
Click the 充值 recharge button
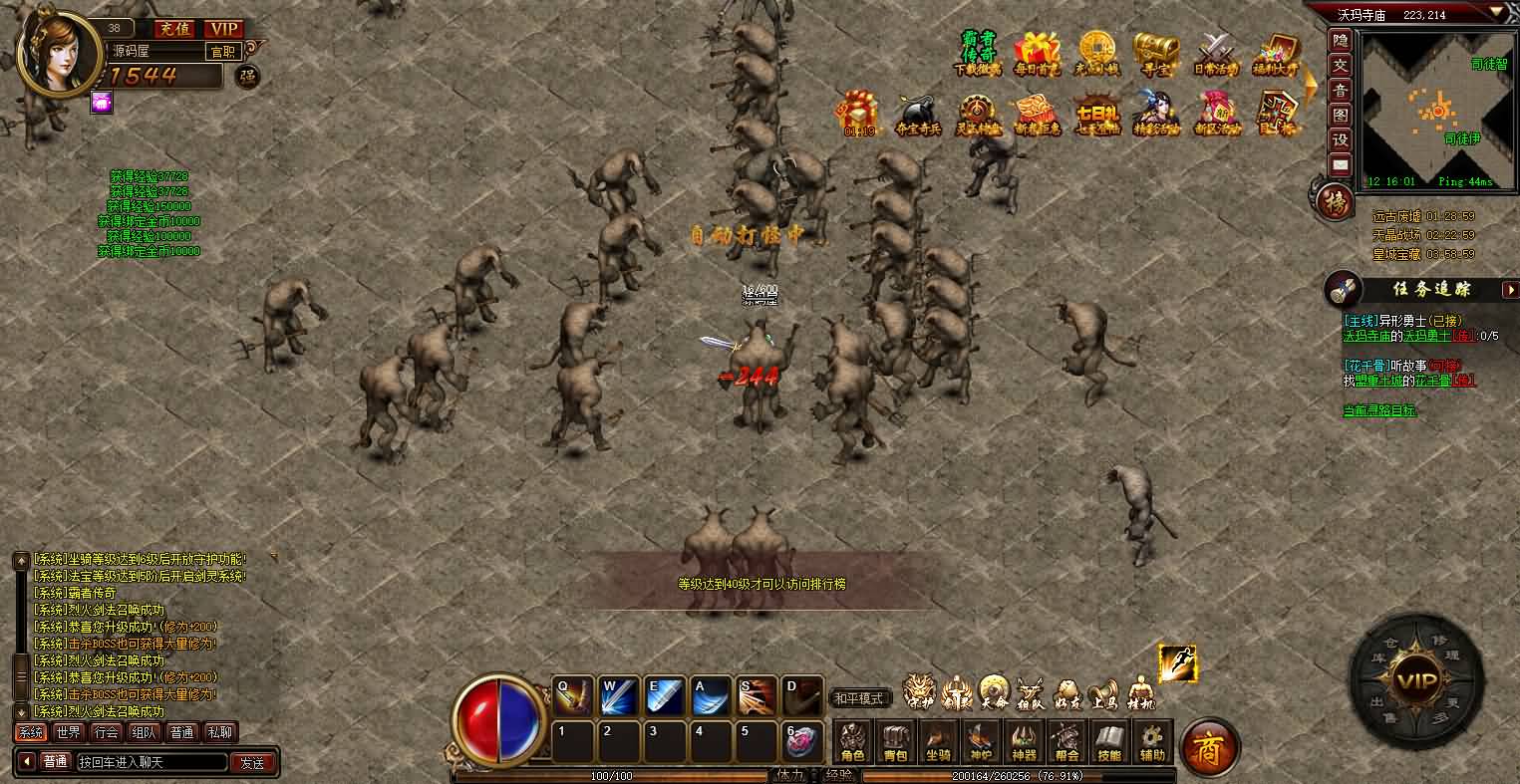click(x=173, y=29)
